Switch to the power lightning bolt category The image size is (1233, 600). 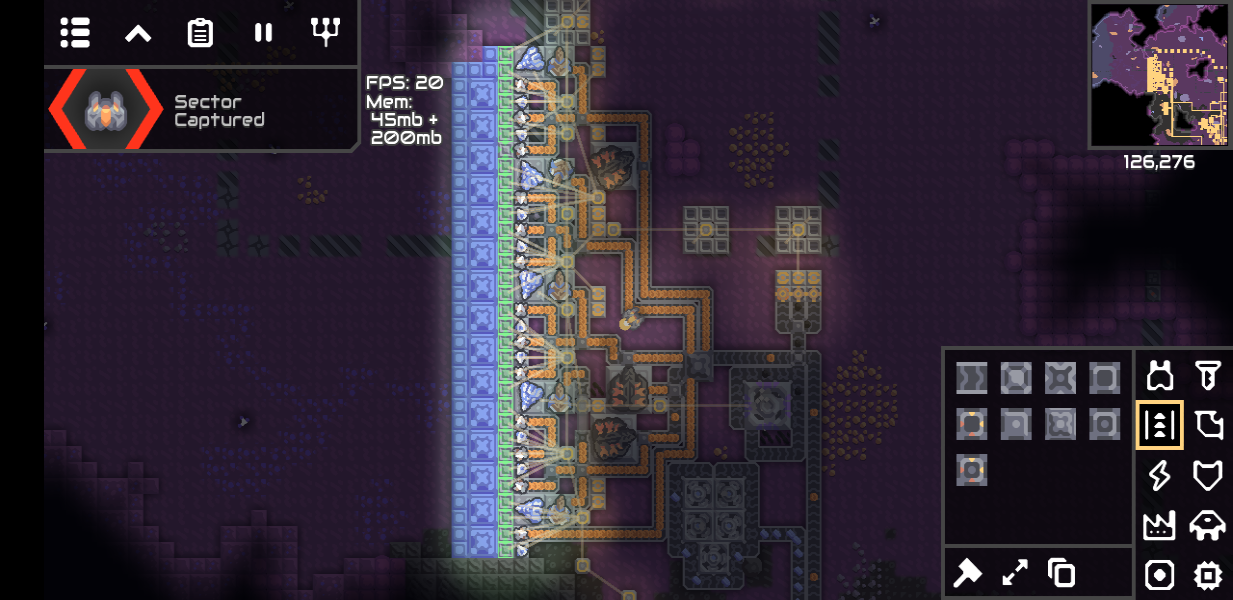pyautogui.click(x=1160, y=476)
